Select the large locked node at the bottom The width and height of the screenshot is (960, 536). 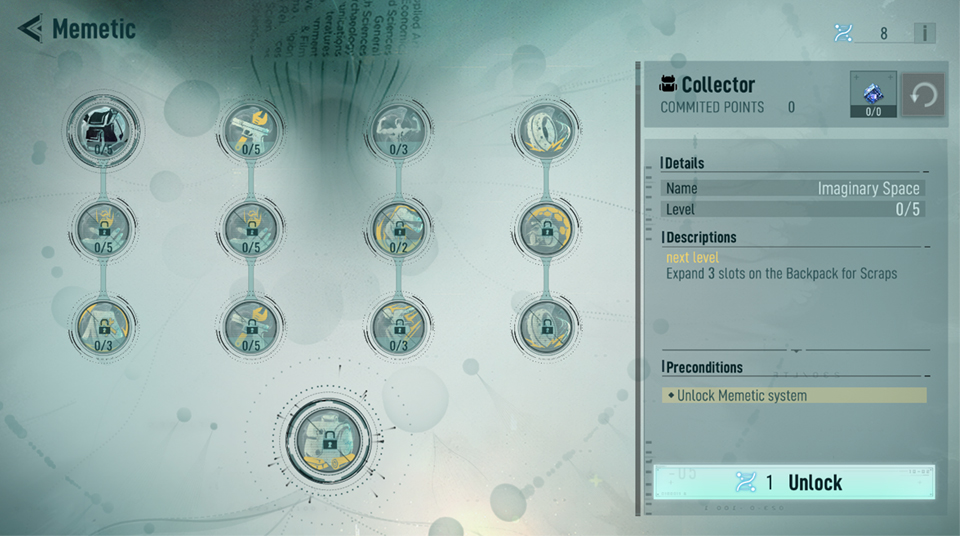click(x=328, y=440)
